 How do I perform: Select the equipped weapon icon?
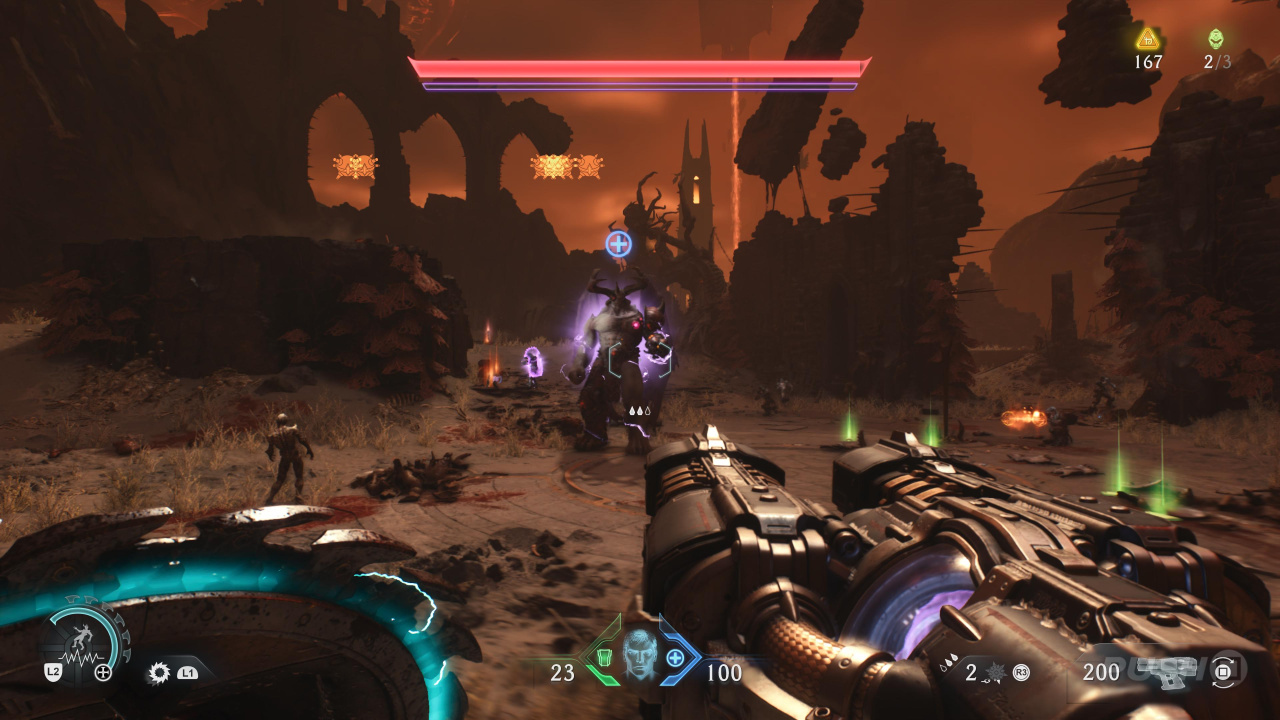1166,672
